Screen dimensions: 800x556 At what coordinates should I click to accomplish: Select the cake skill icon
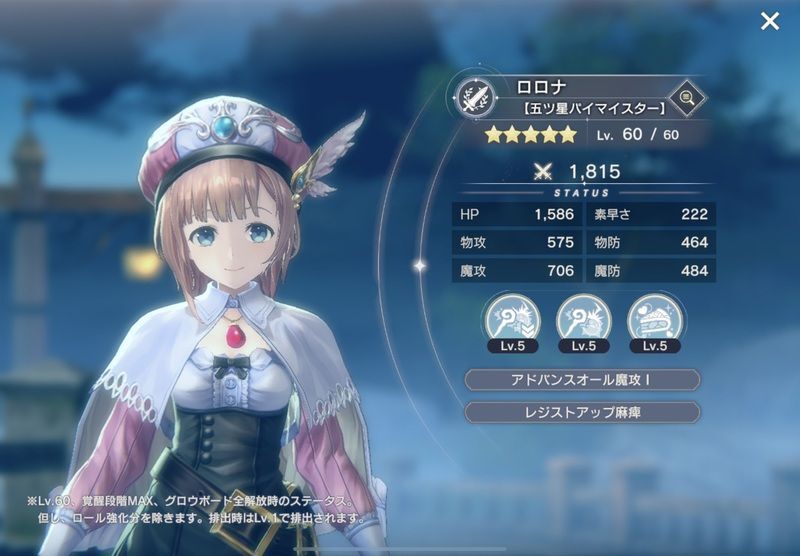point(655,317)
